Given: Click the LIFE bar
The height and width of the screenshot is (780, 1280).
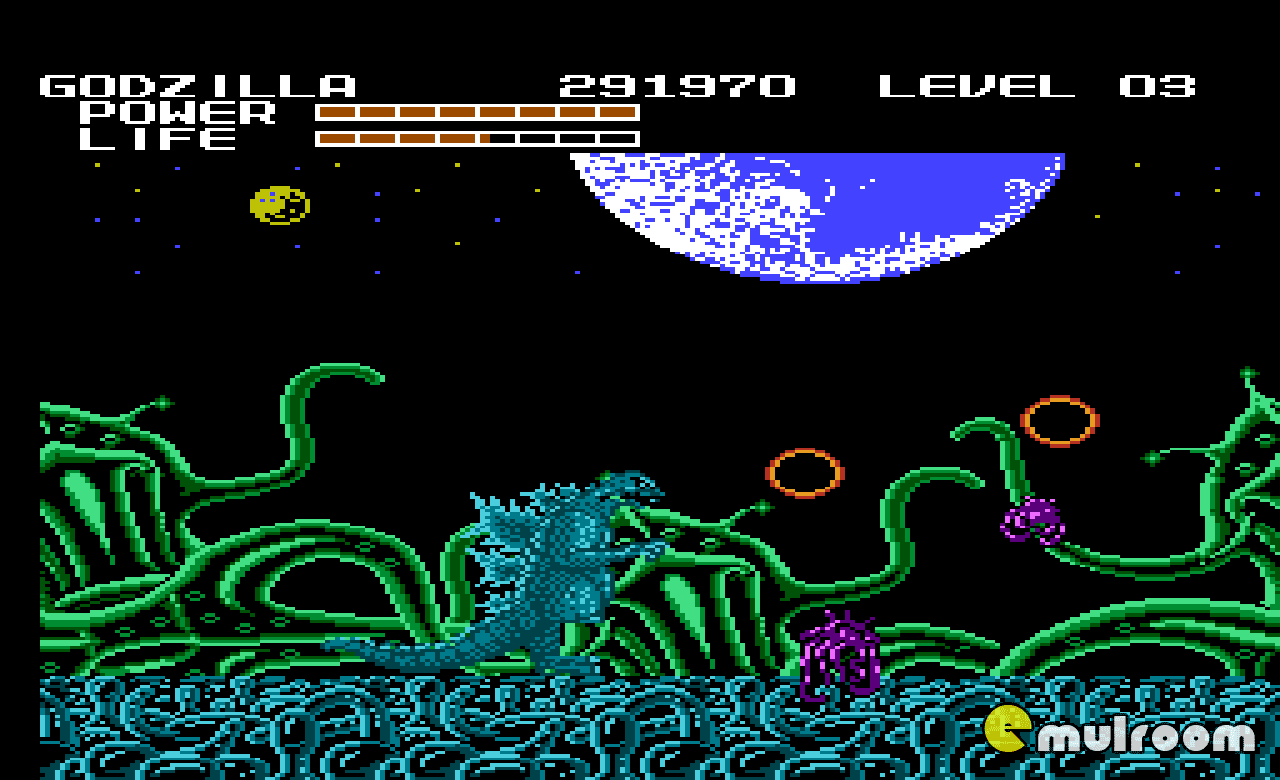Looking at the screenshot, I should click(x=475, y=139).
